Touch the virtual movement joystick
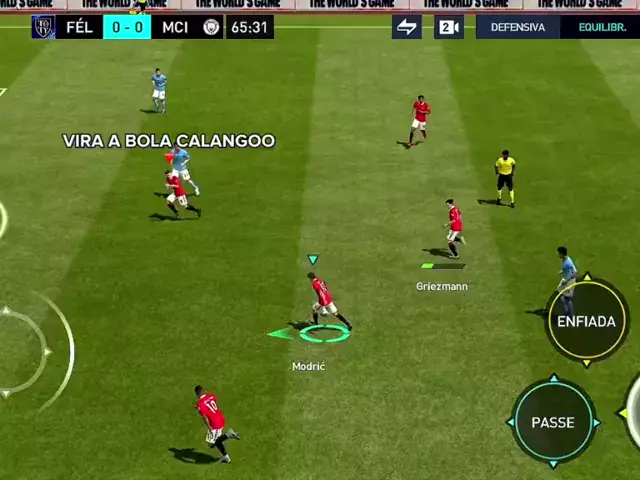The height and width of the screenshot is (480, 640). point(20,352)
